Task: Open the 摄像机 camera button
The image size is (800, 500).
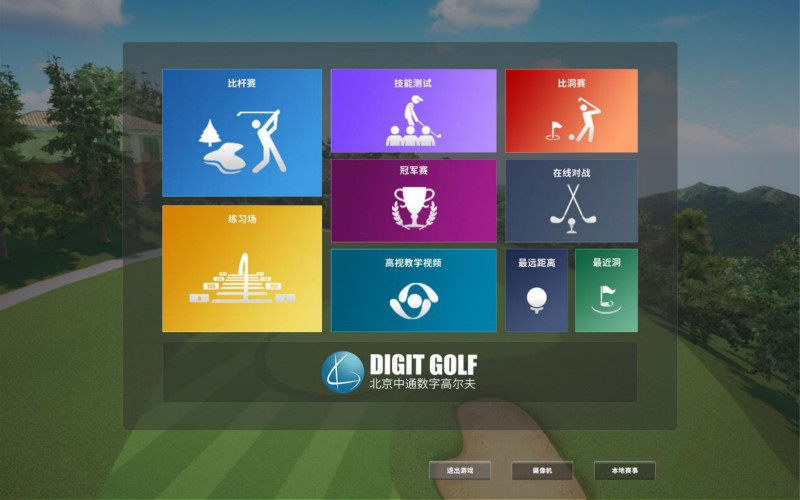Action: click(542, 470)
